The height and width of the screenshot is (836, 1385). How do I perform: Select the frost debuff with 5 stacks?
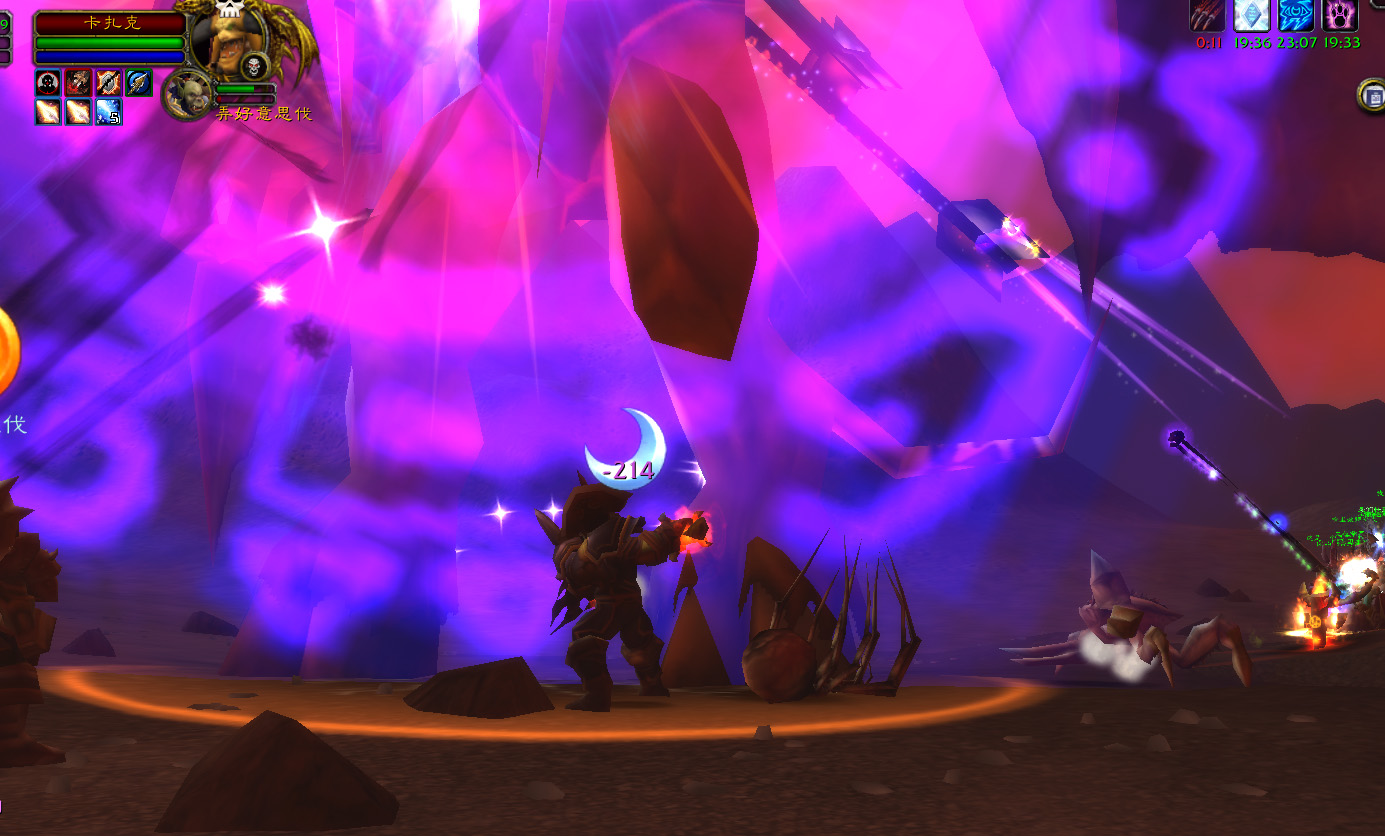109,112
